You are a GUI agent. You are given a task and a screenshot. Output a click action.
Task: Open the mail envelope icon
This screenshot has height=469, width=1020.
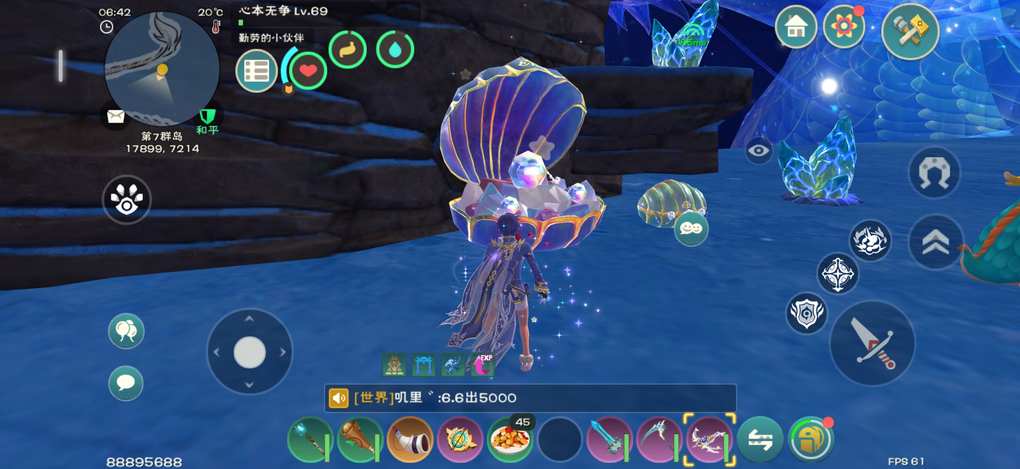116,116
